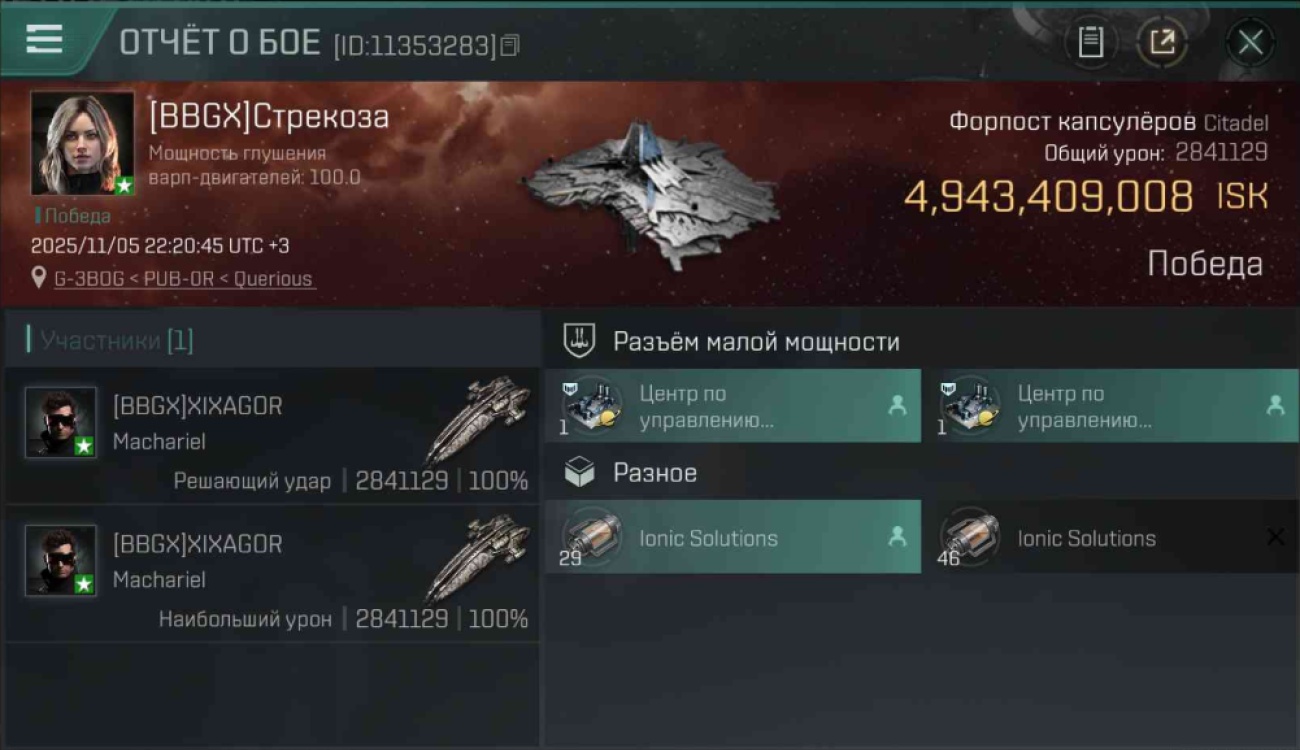Click the share report icon

[1163, 42]
